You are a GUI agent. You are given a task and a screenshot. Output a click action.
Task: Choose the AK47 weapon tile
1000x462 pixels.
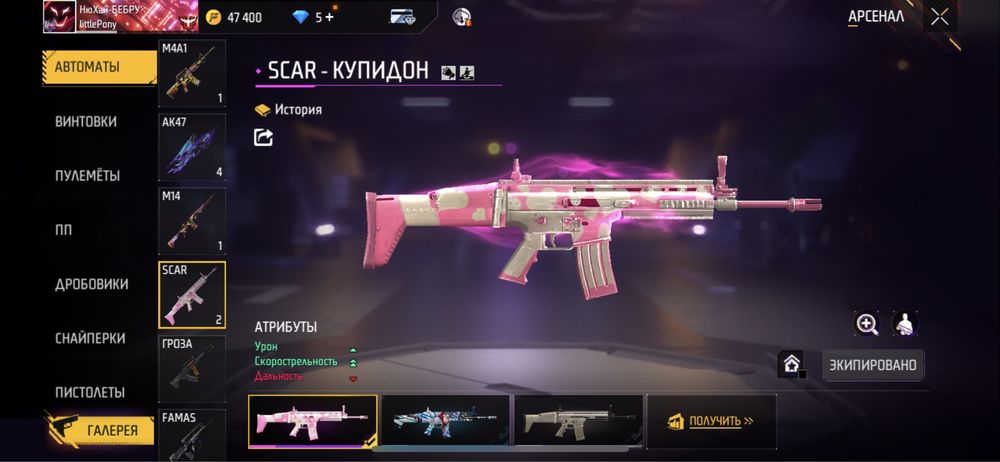[x=192, y=147]
